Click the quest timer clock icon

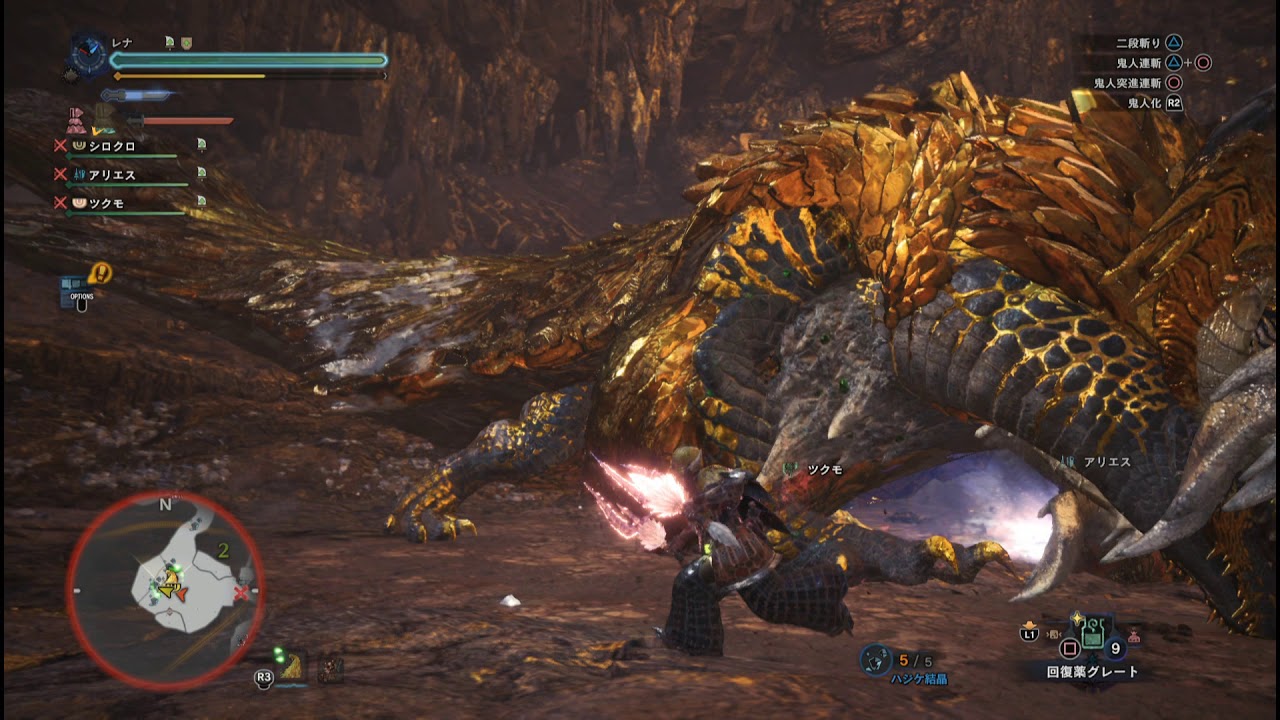point(89,56)
